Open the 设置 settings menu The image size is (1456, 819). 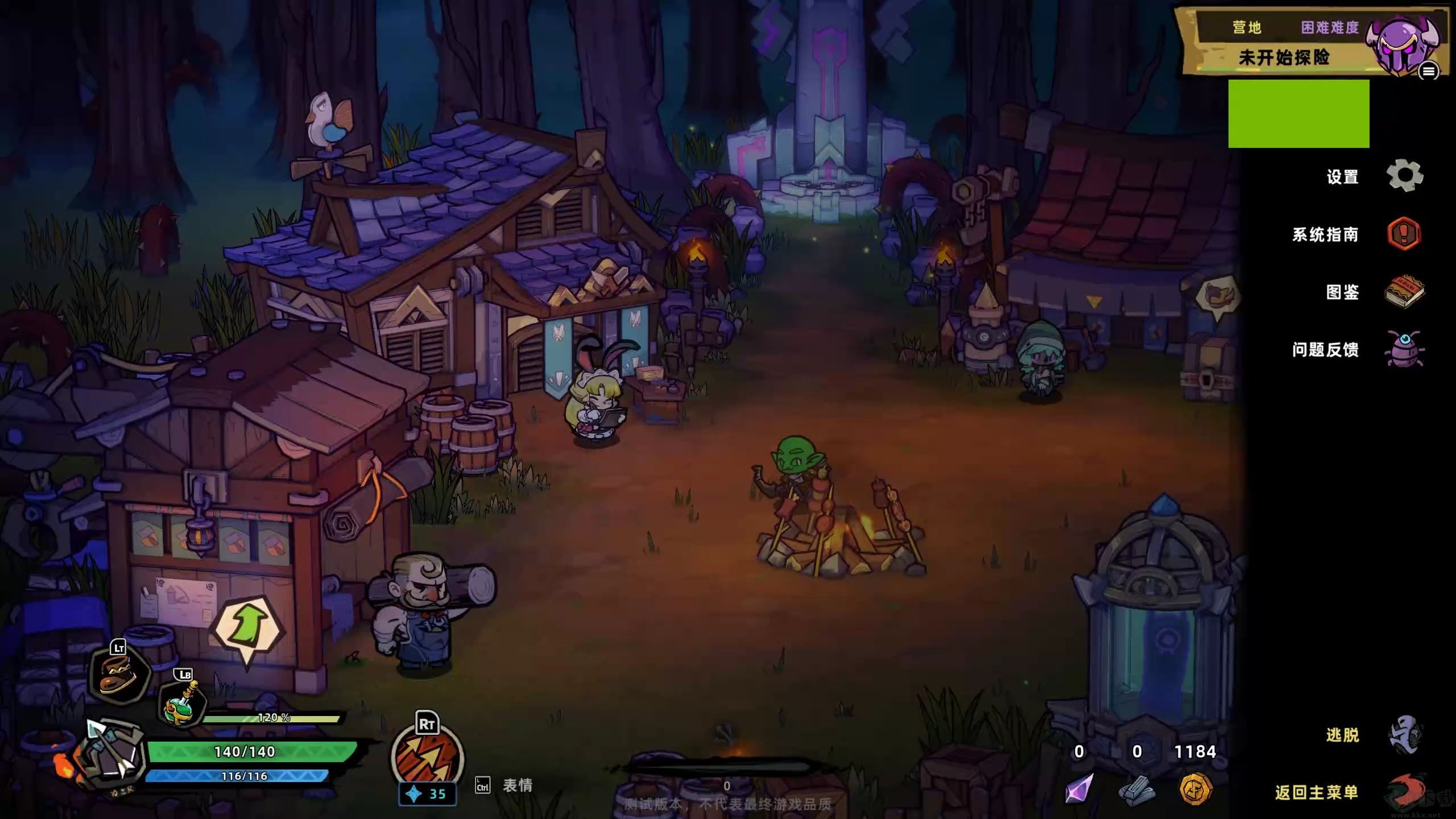[1404, 176]
